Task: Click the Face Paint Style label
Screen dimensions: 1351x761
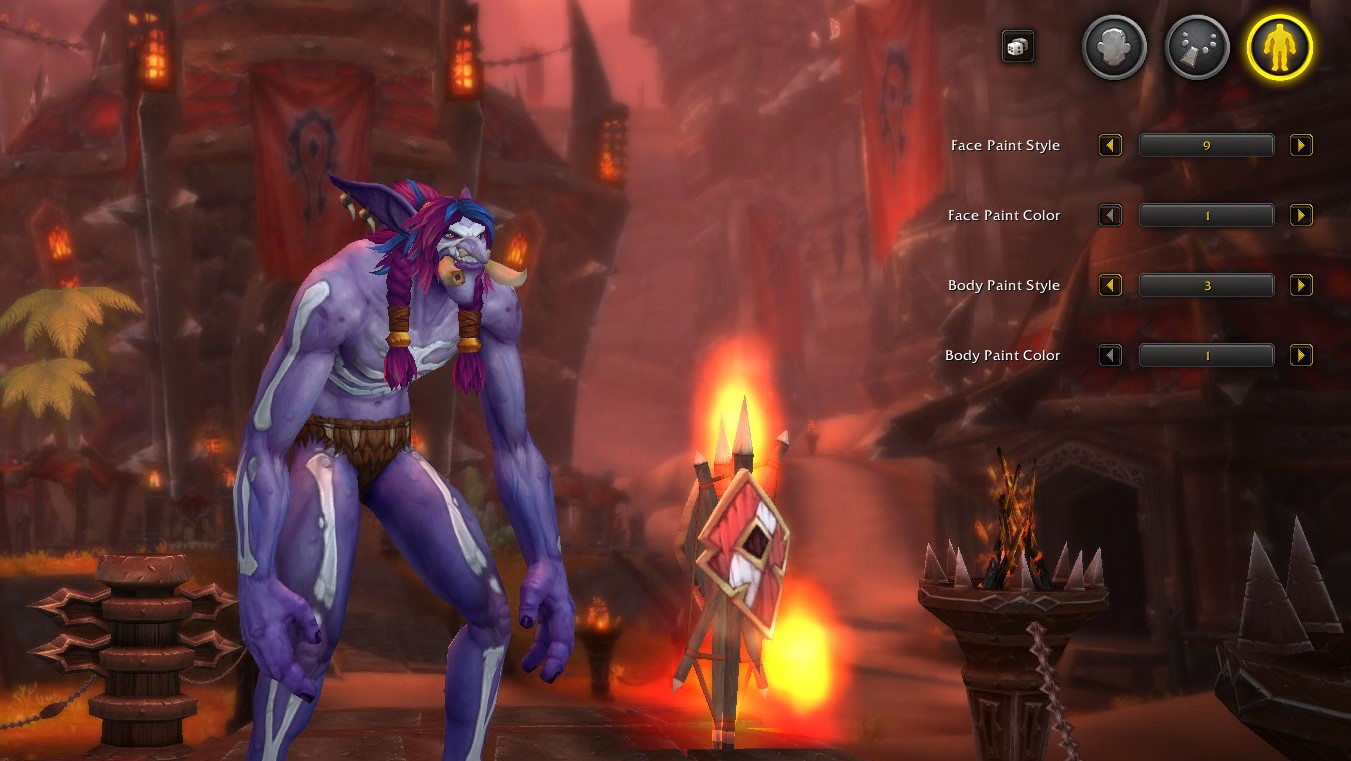Action: 1004,145
